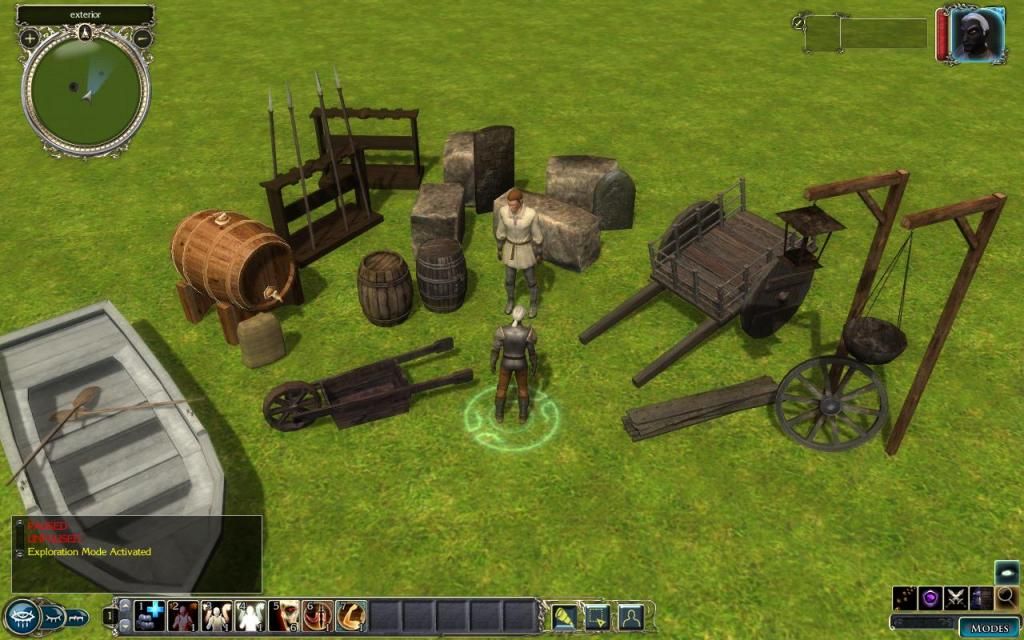Activate the dagger ability in slot 6
This screenshot has height=640, width=1024.
[318, 615]
